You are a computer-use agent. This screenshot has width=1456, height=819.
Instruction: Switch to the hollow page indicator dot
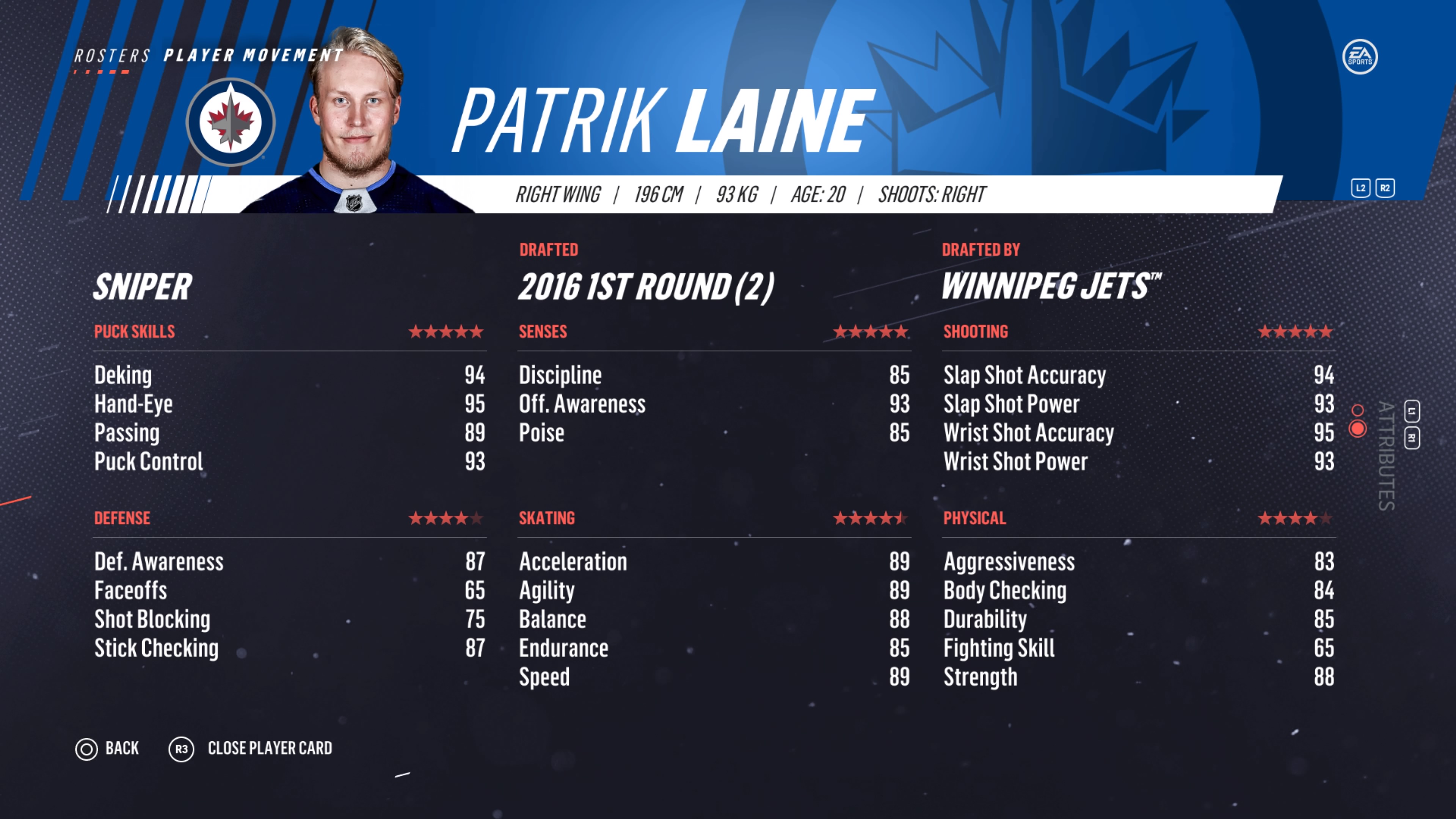(x=1358, y=410)
